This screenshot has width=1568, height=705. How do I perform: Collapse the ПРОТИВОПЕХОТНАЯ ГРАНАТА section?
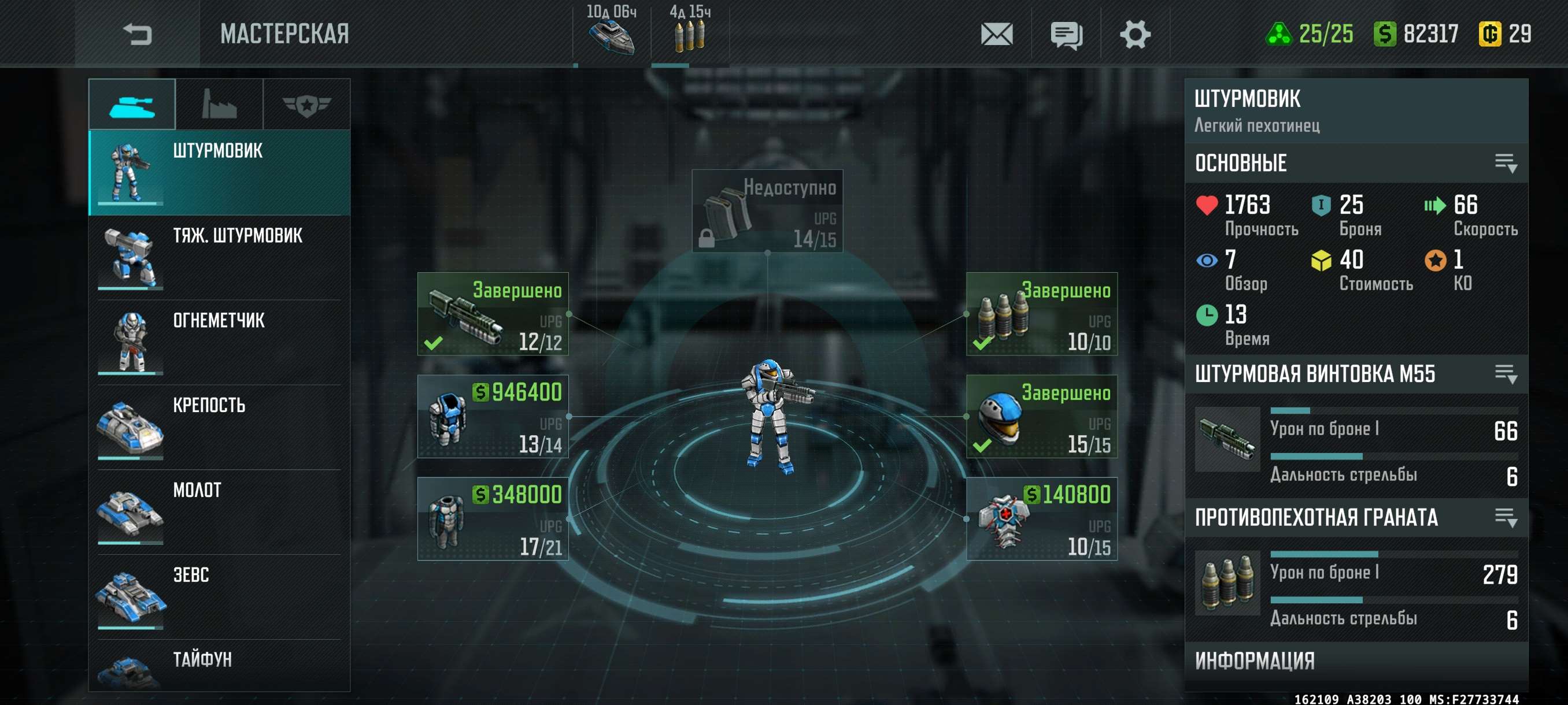(x=1506, y=518)
